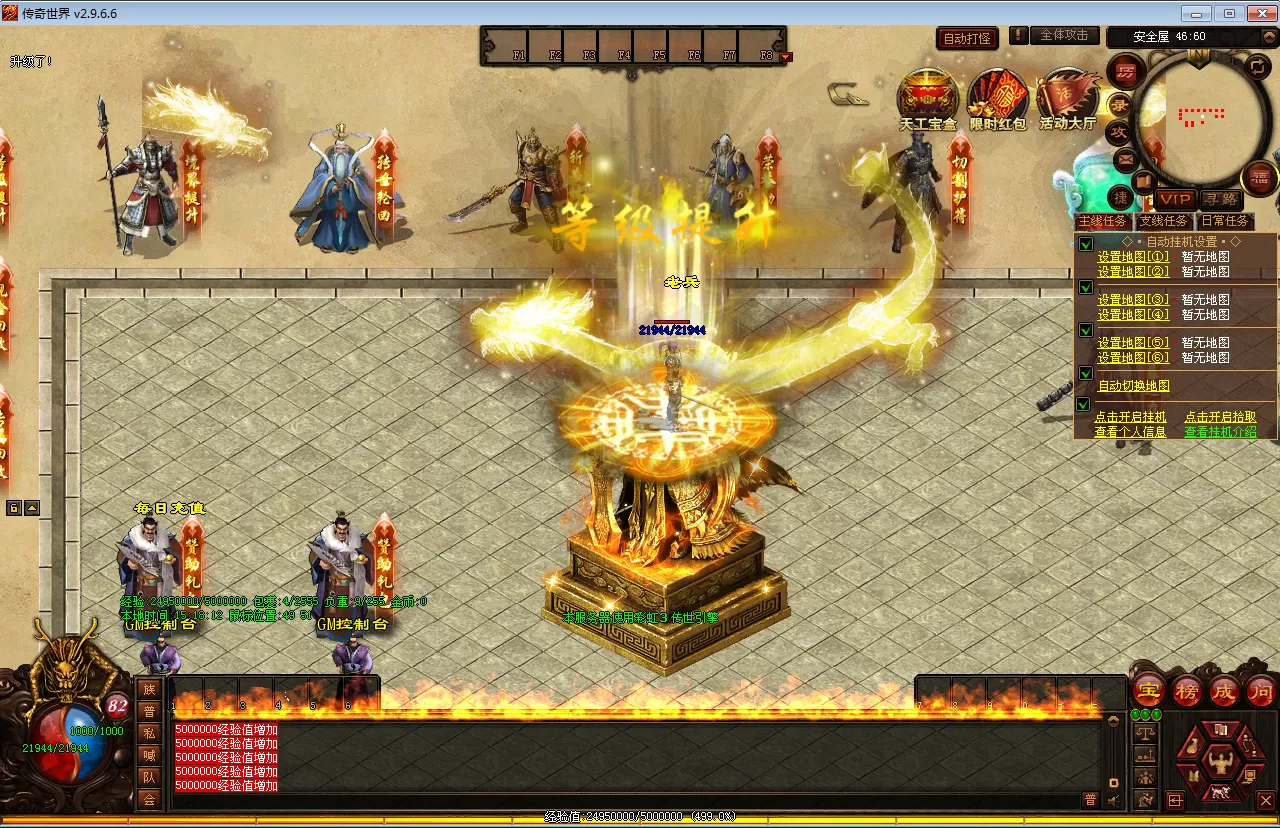This screenshot has height=828, width=1280.
Task: Open the 天工宝盒 treasure box
Action: (x=927, y=100)
